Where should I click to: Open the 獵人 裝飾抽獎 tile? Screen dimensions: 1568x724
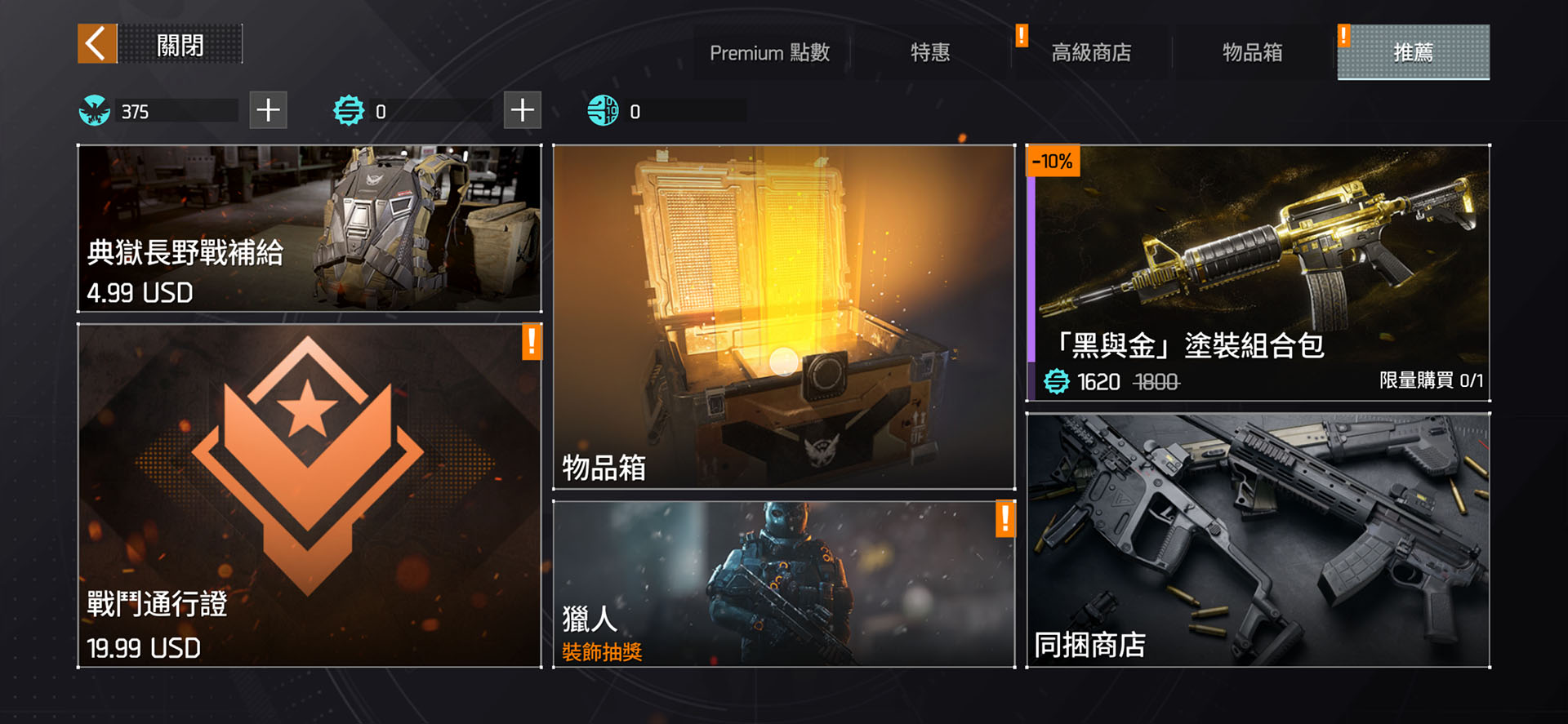pyautogui.click(x=783, y=584)
